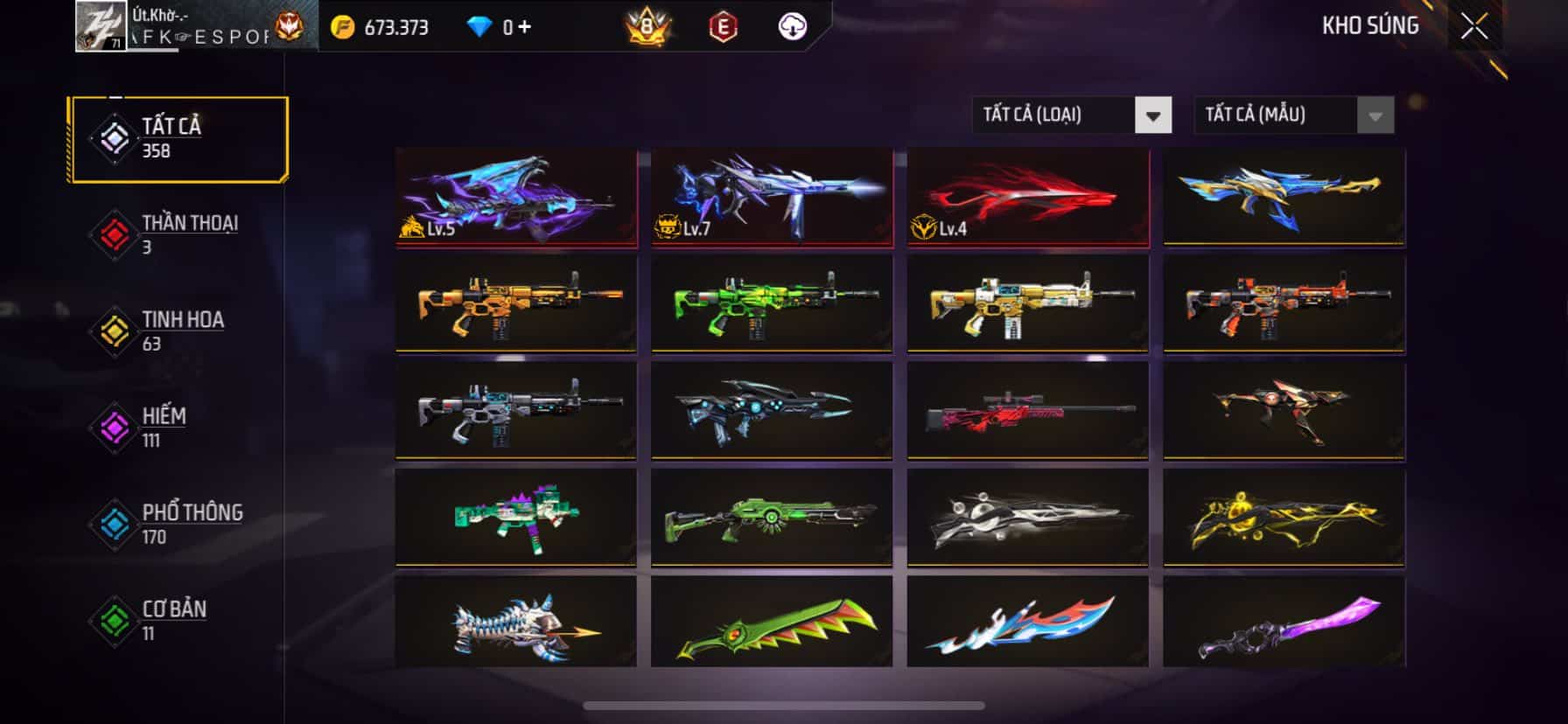Open the cloud download icon

pyautogui.click(x=792, y=27)
